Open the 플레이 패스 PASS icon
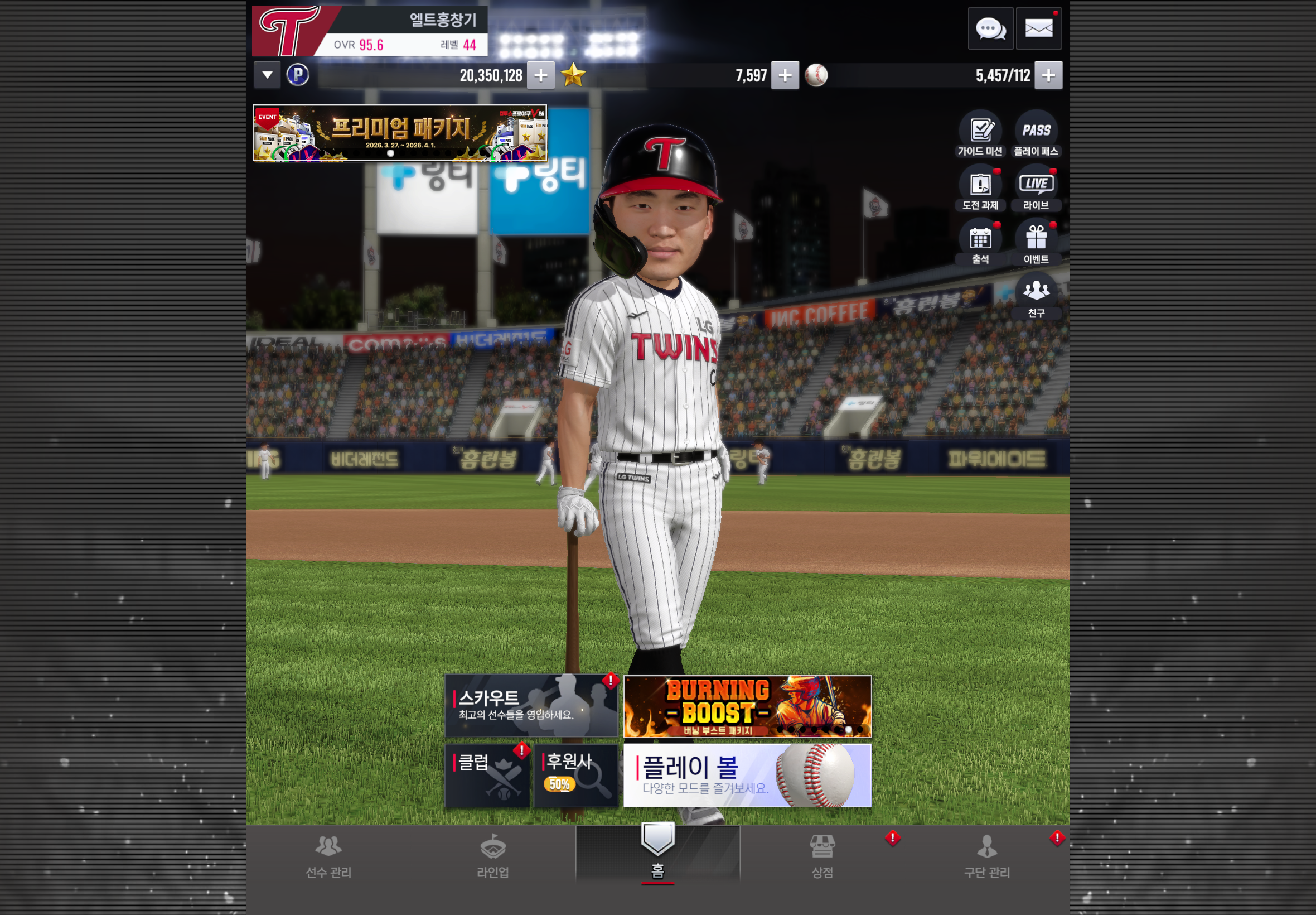The height and width of the screenshot is (915, 1316). click(x=1036, y=134)
